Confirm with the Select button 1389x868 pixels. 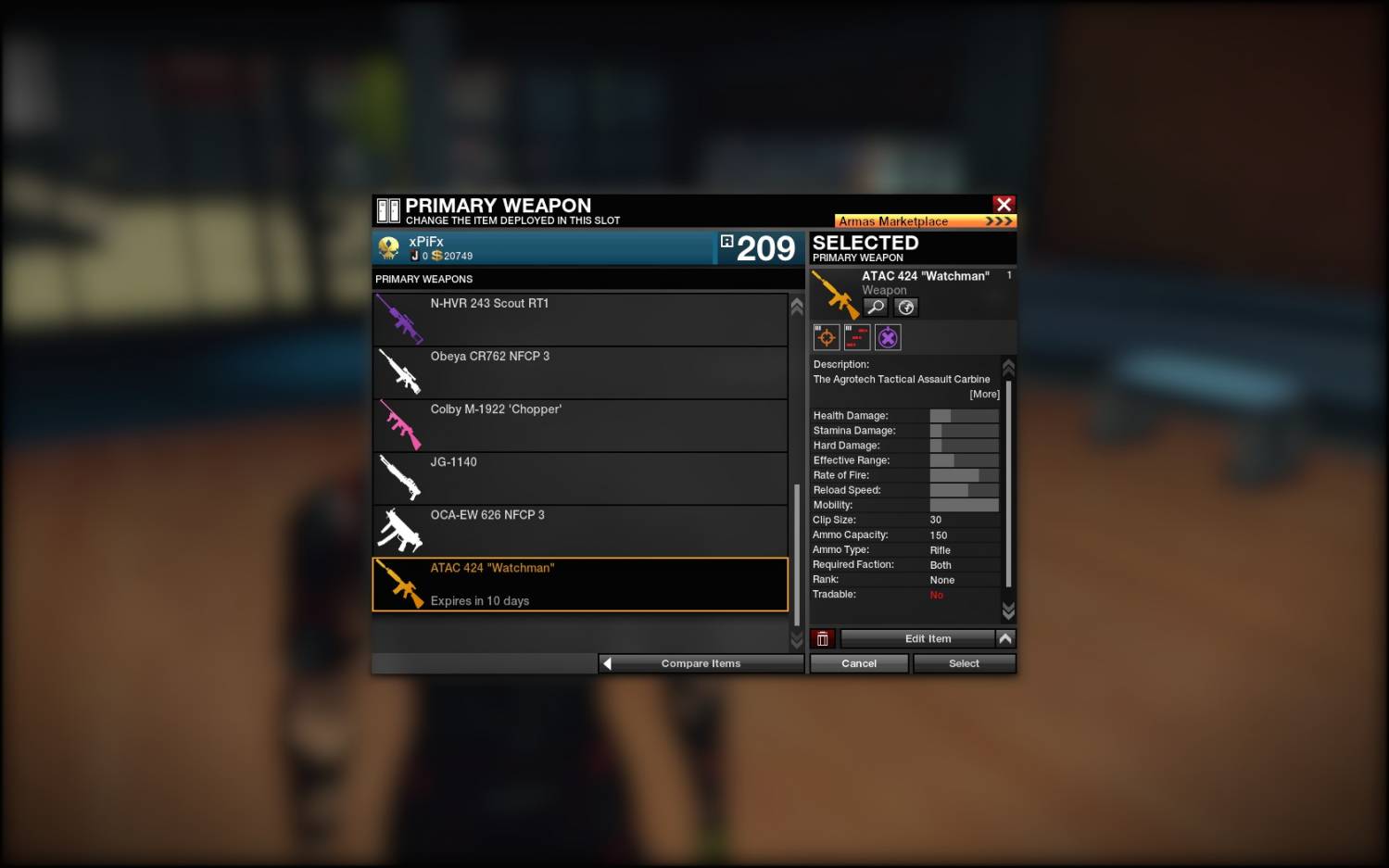pyautogui.click(x=964, y=663)
